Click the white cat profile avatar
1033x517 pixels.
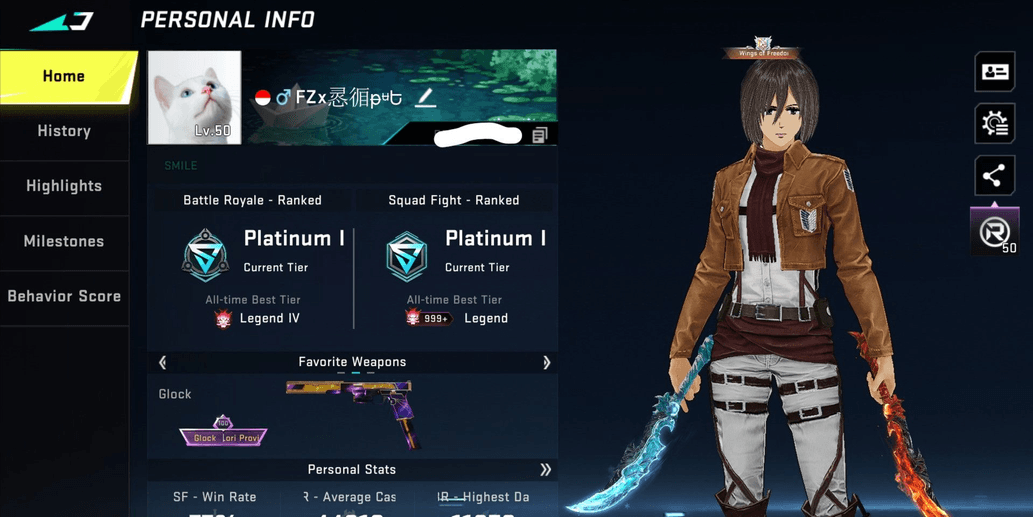point(195,97)
